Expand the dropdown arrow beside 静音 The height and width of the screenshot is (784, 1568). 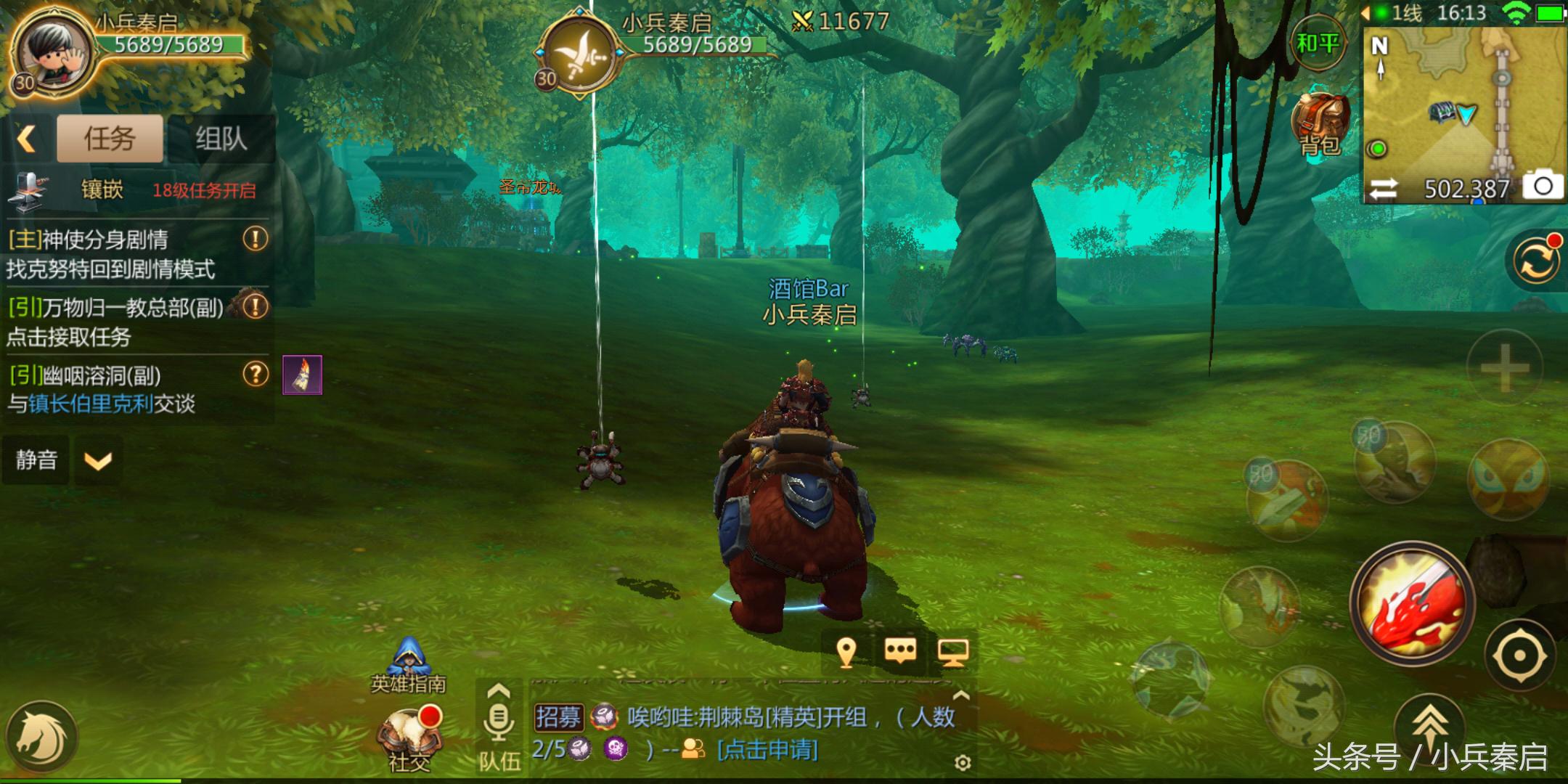(x=98, y=460)
